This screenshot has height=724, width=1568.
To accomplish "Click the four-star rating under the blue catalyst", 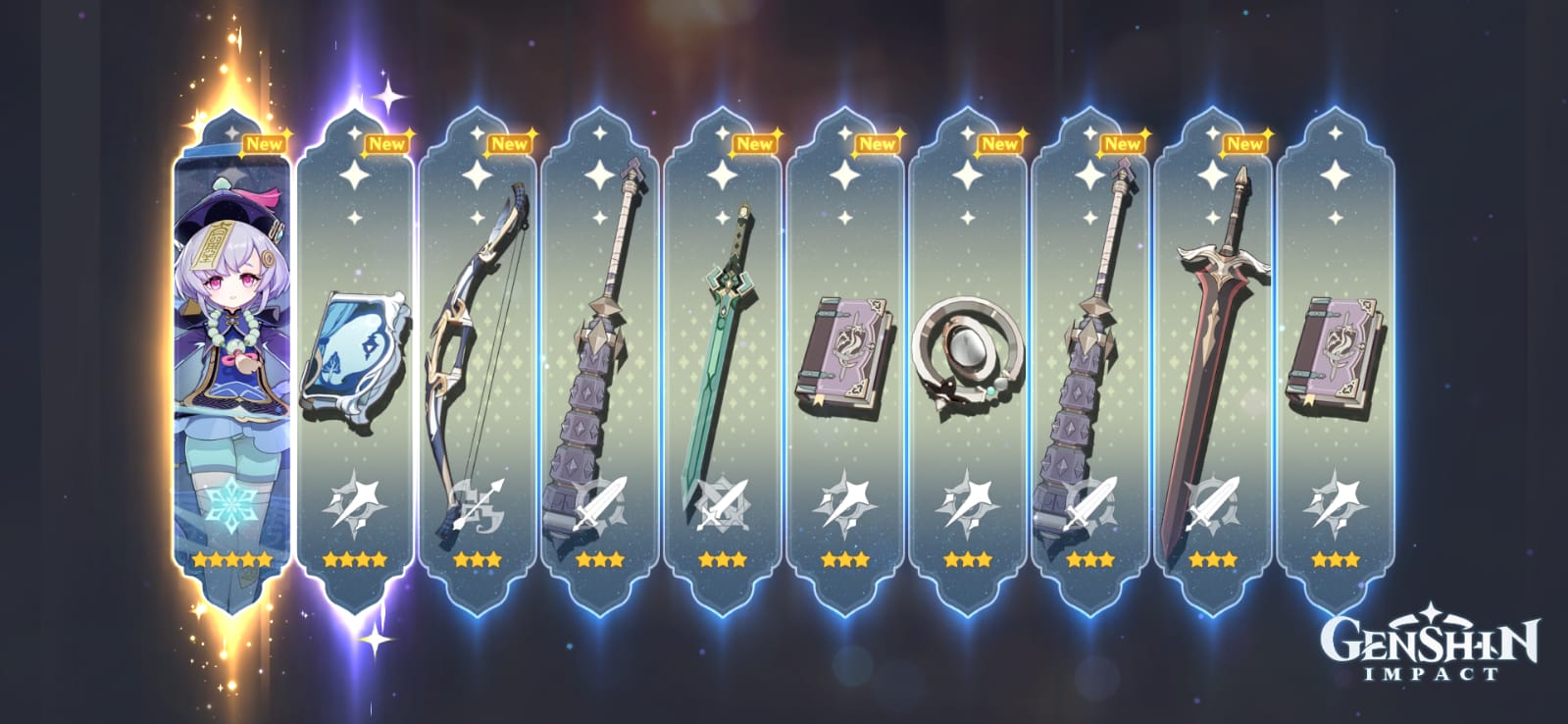I will pos(353,561).
